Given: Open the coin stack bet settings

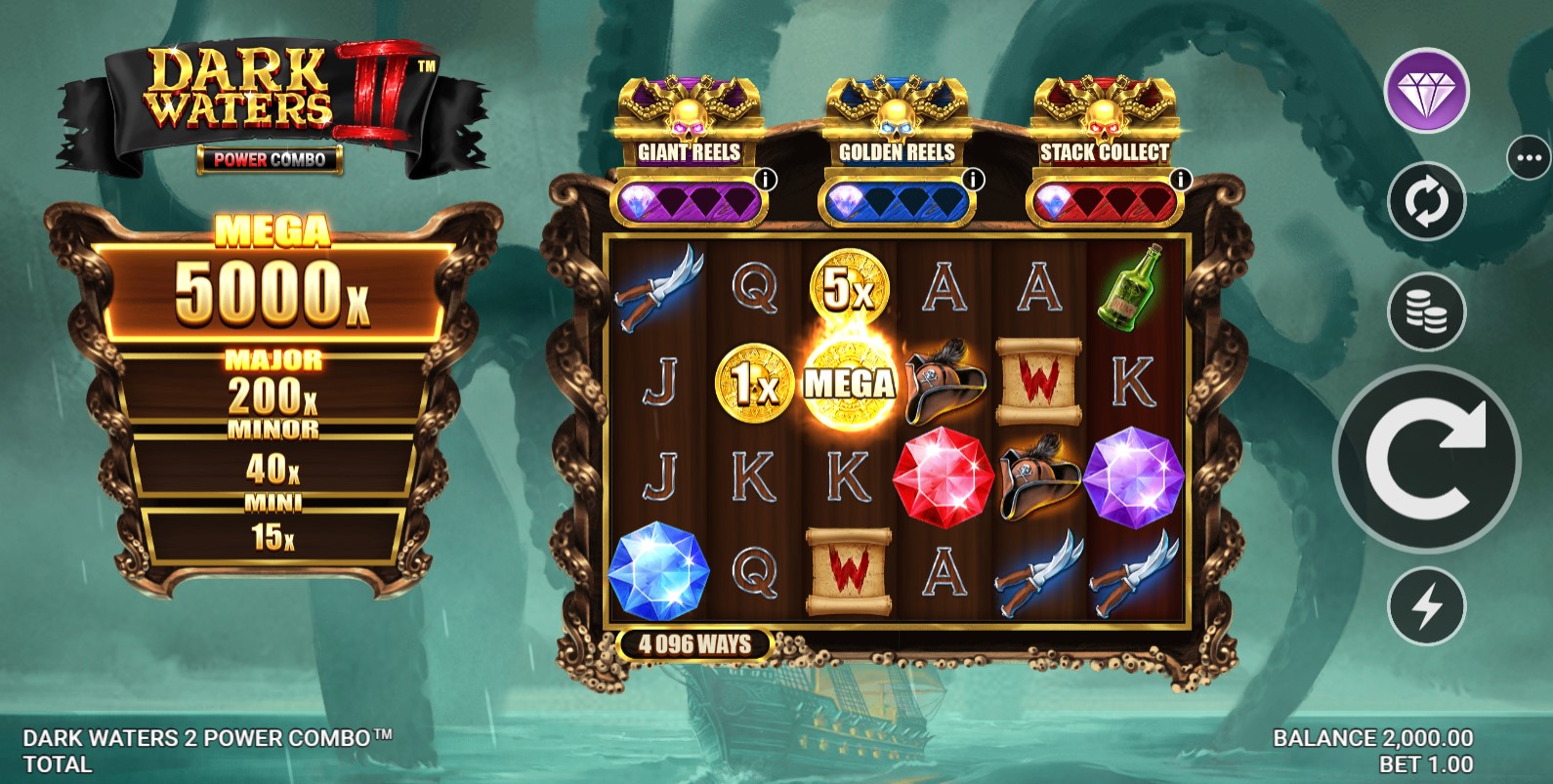Looking at the screenshot, I should coord(1426,311).
